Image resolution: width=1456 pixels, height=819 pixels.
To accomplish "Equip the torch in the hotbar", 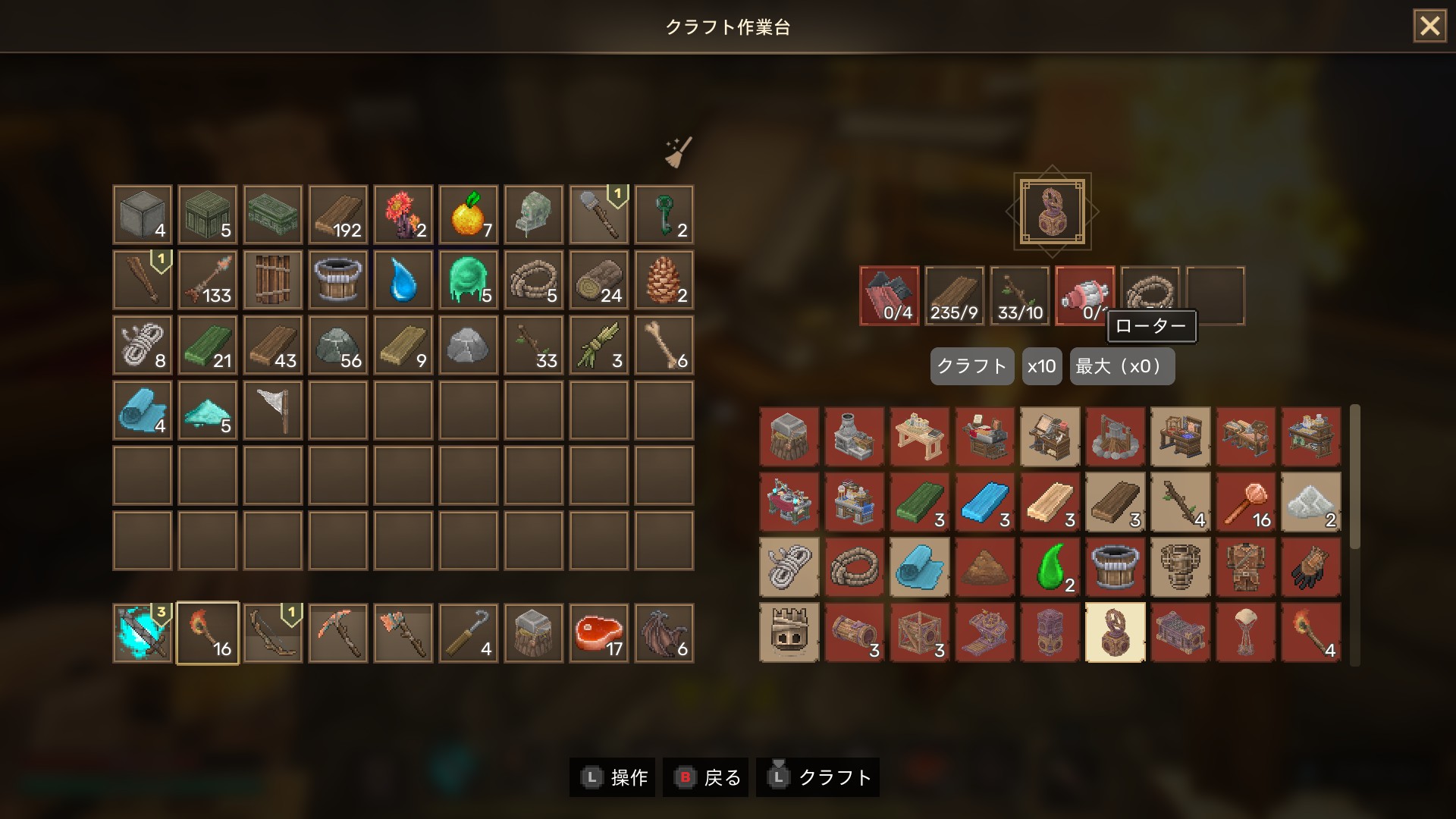I will coord(208,633).
